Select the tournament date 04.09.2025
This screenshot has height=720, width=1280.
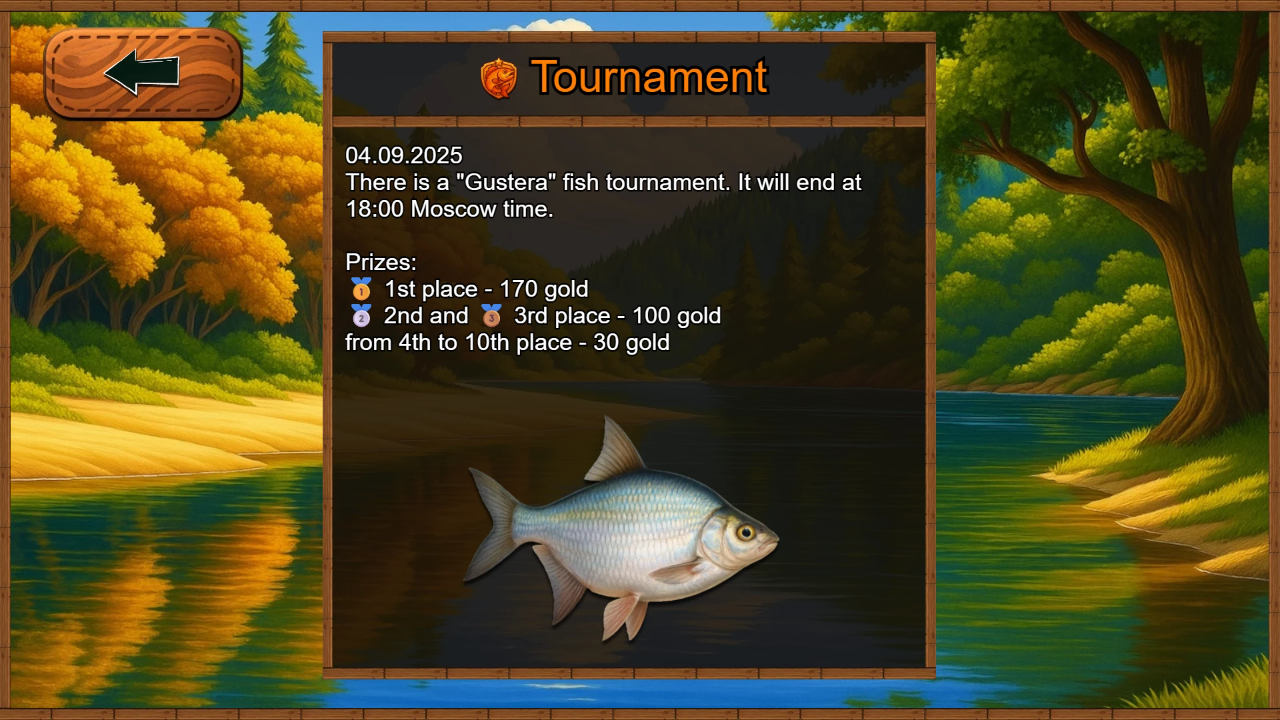point(404,156)
